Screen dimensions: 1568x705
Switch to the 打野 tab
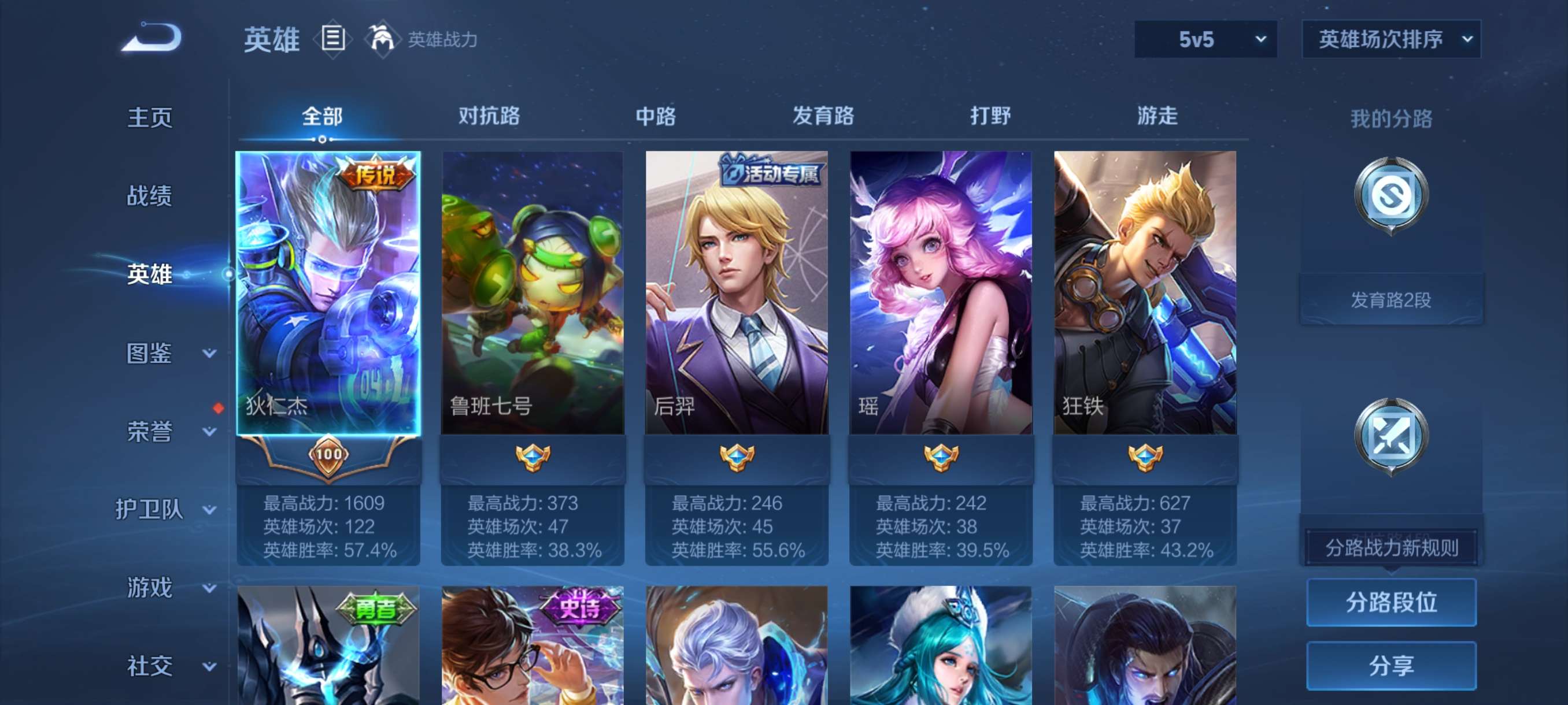991,116
